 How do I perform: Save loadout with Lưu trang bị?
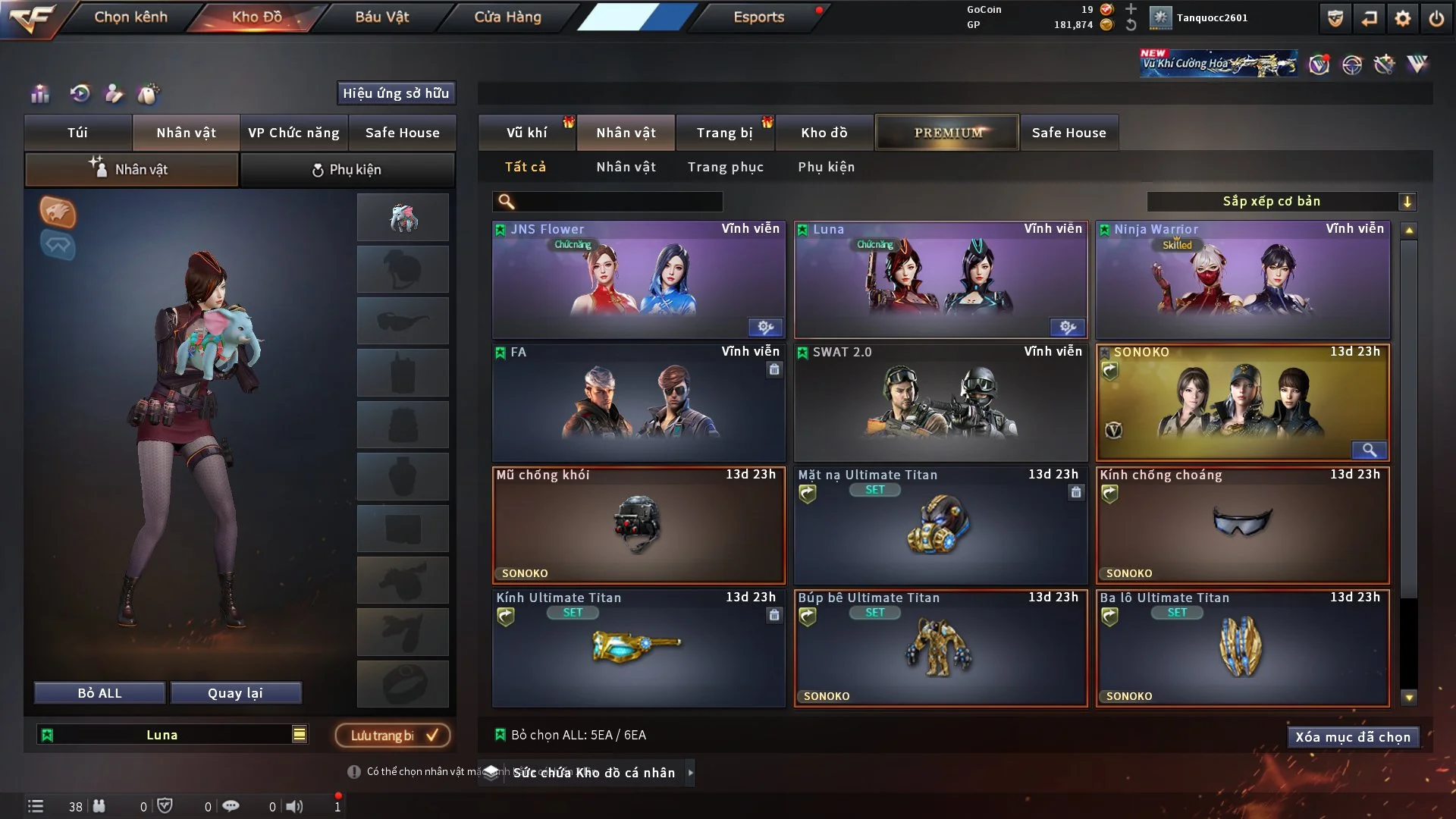point(393,736)
